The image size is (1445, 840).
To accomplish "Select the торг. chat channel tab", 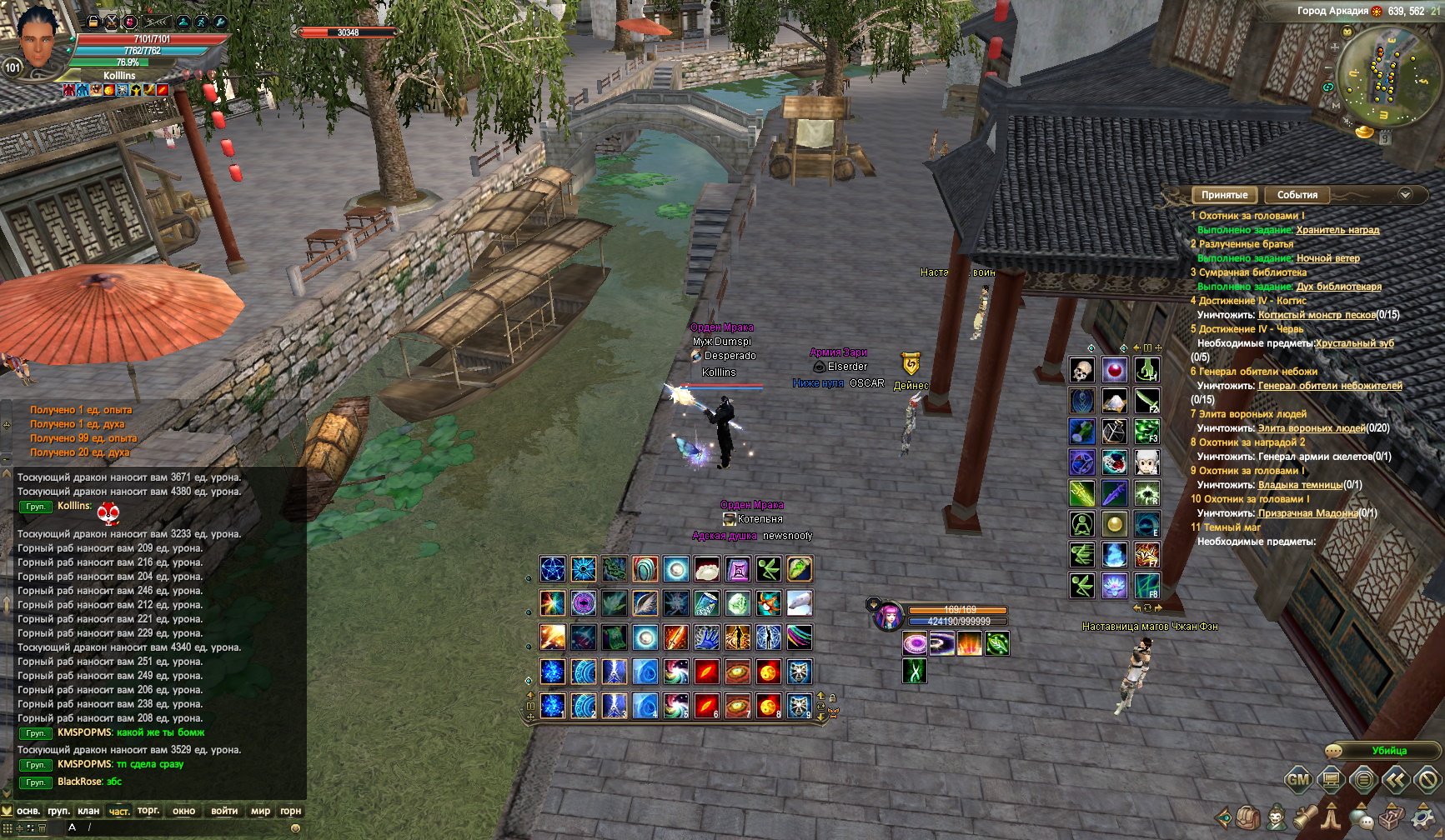I will (148, 811).
